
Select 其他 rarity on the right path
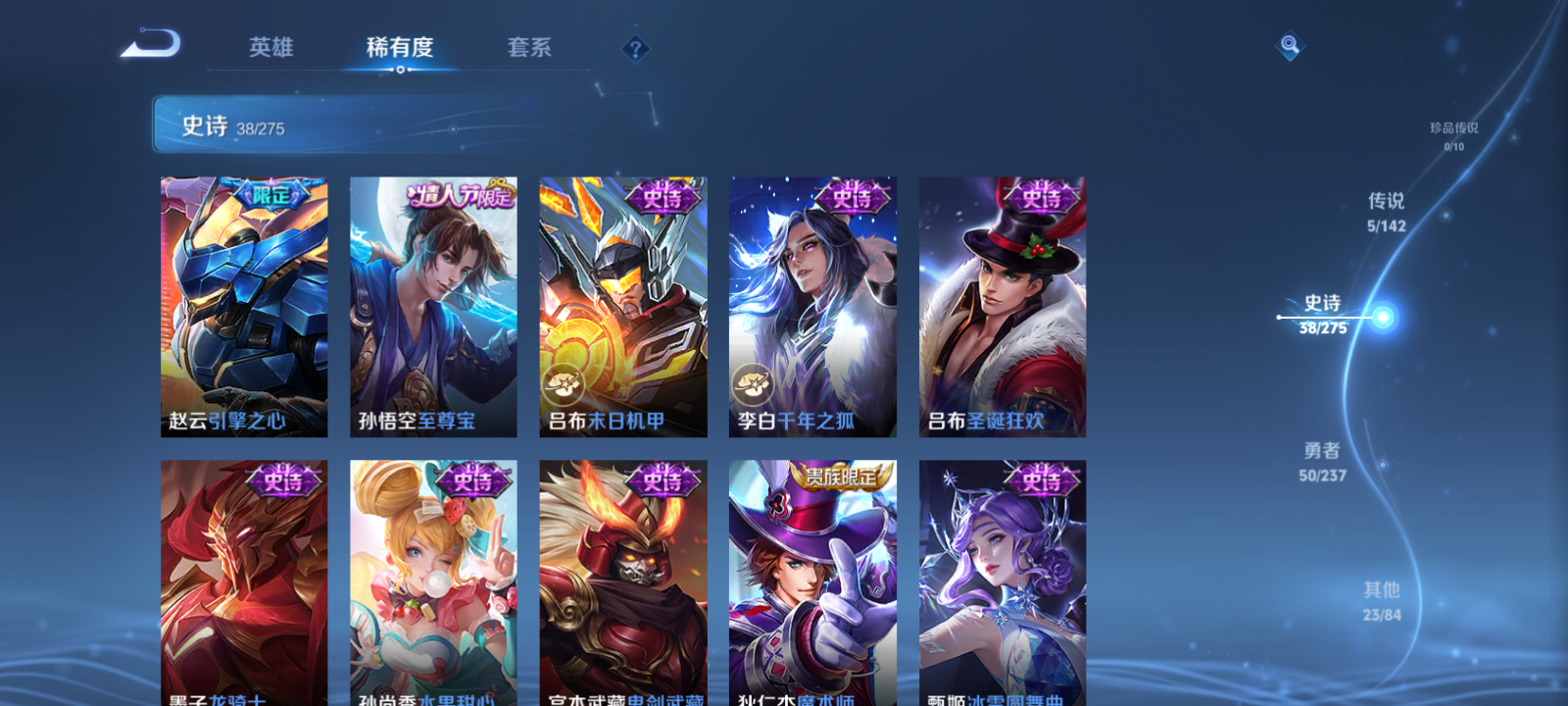pyautogui.click(x=1381, y=600)
